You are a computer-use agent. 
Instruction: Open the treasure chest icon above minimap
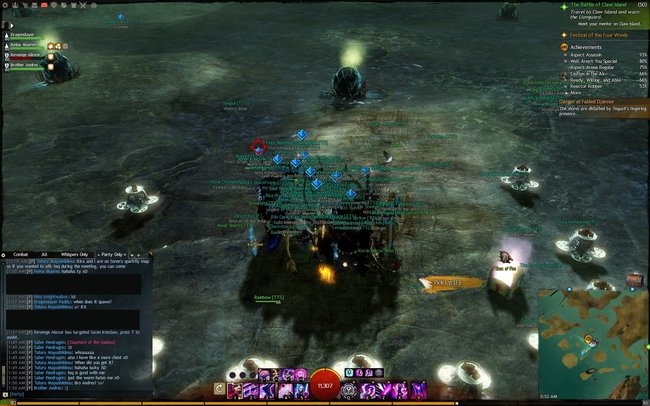633,279
